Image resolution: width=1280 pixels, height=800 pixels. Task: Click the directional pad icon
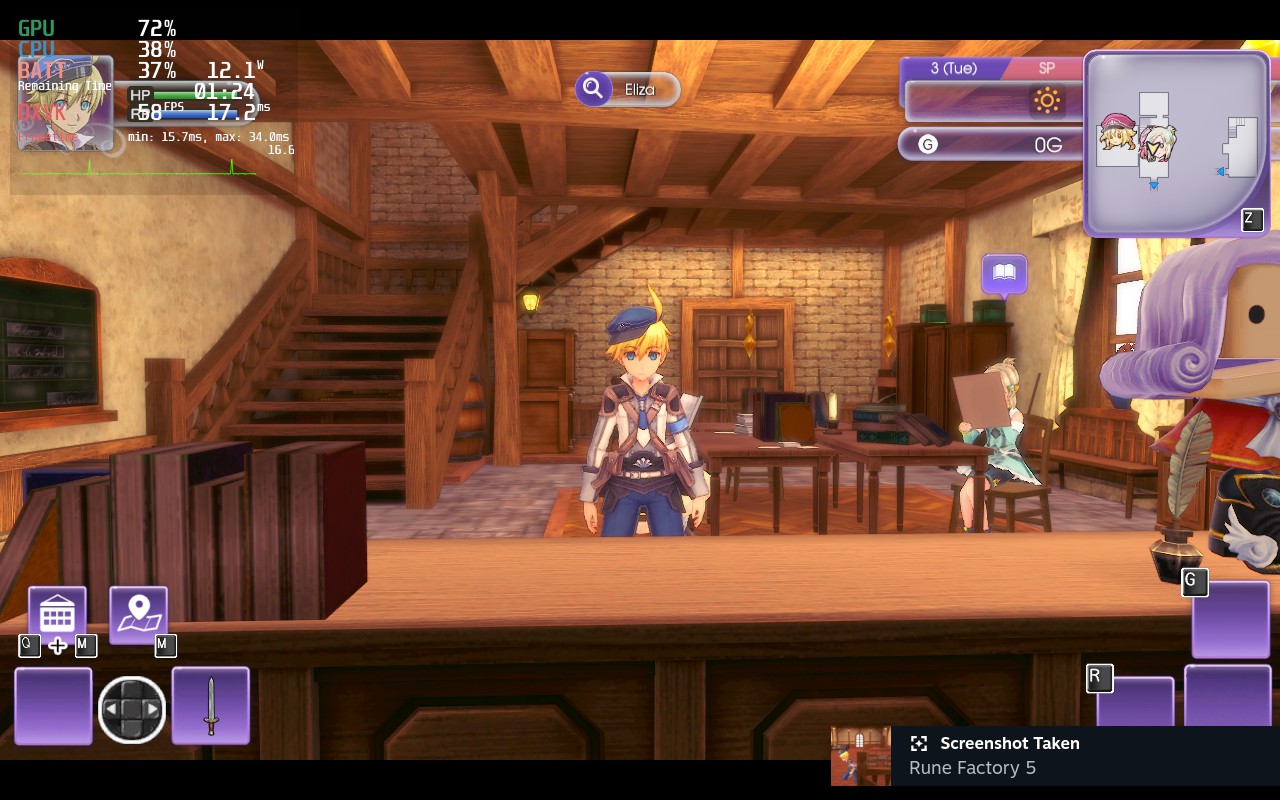click(x=132, y=710)
